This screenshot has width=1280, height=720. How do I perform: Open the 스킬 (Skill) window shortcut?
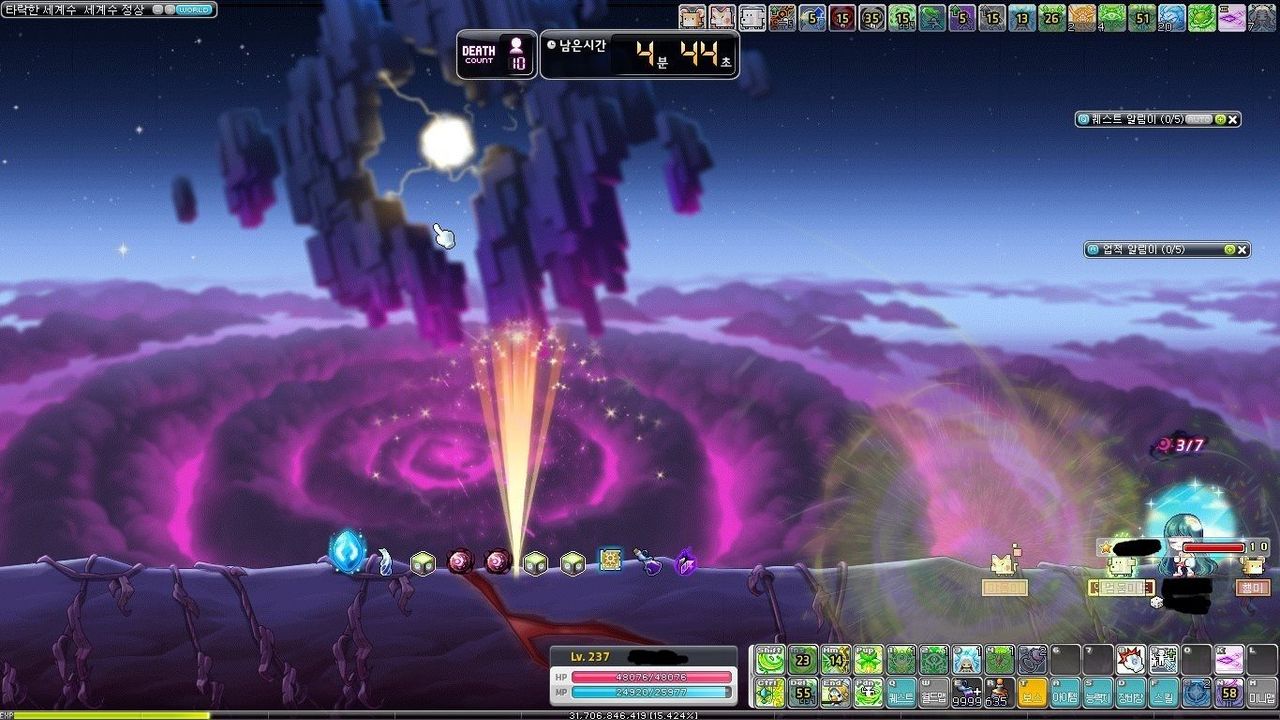tap(1164, 693)
